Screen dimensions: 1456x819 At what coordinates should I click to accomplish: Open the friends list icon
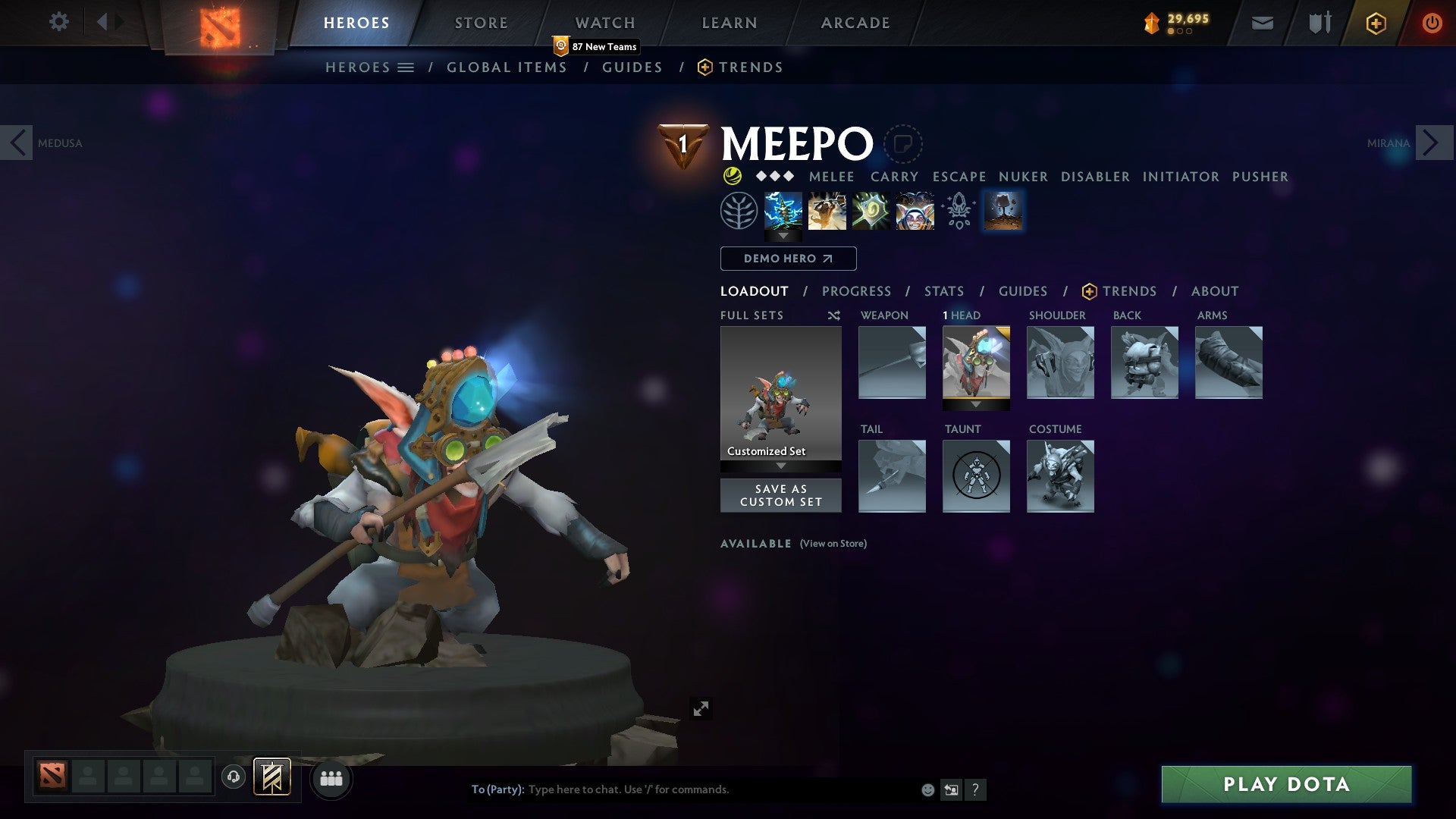[331, 778]
